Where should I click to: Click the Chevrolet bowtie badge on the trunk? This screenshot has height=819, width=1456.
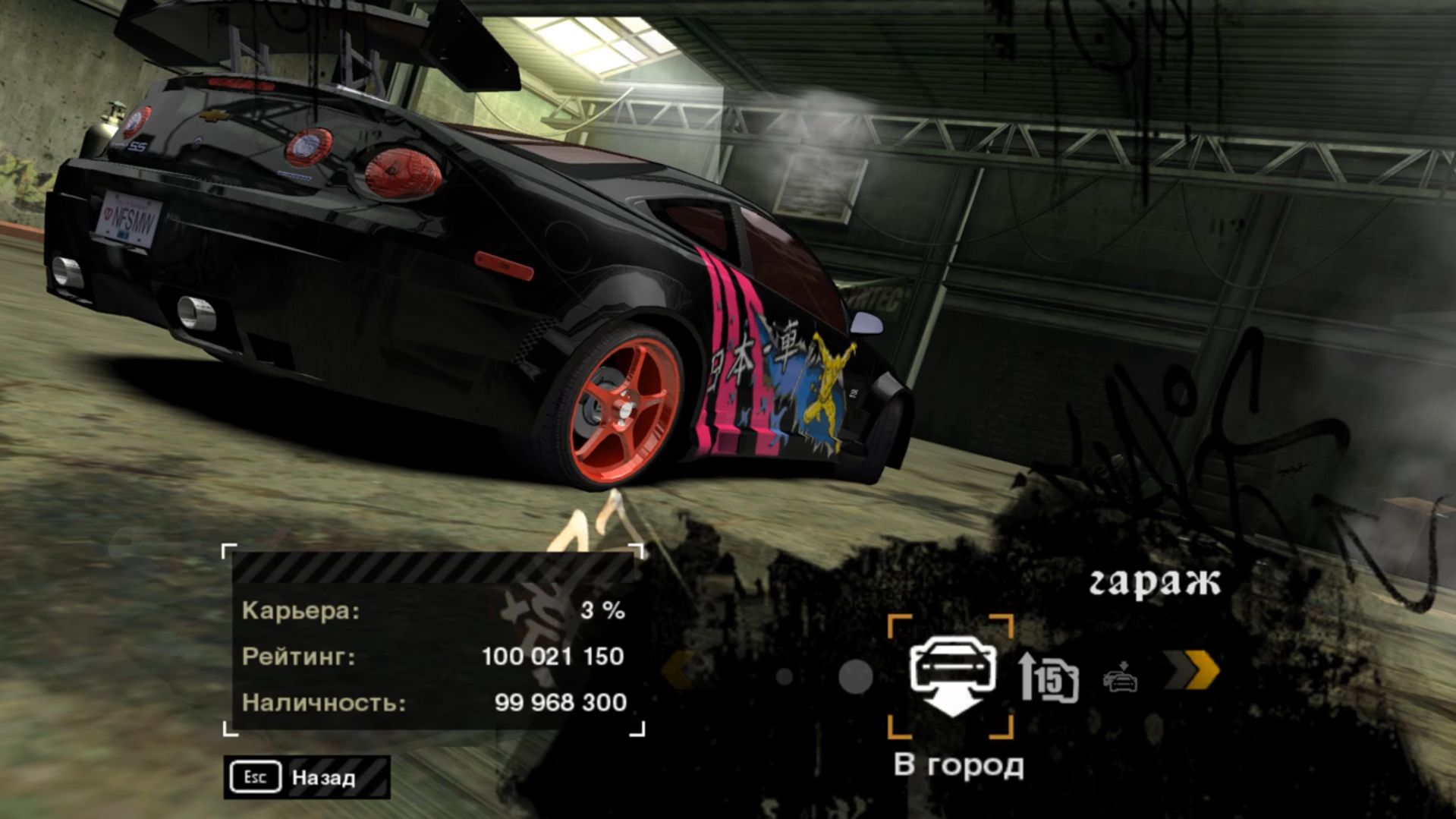pyautogui.click(x=213, y=115)
